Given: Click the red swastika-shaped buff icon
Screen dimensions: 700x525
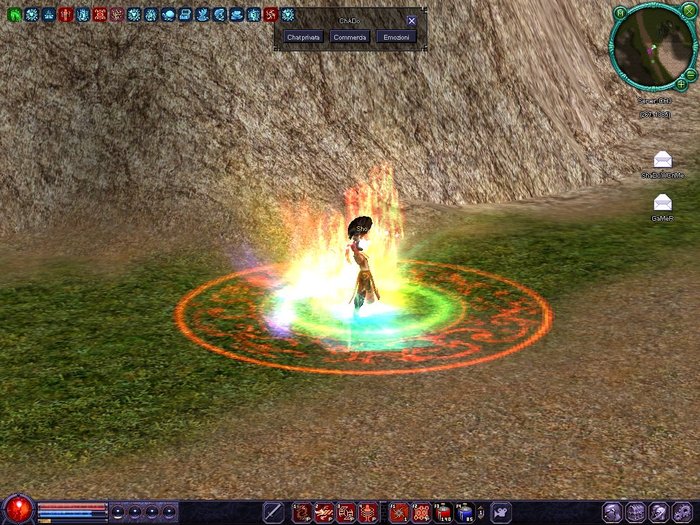Looking at the screenshot, I should (270, 14).
